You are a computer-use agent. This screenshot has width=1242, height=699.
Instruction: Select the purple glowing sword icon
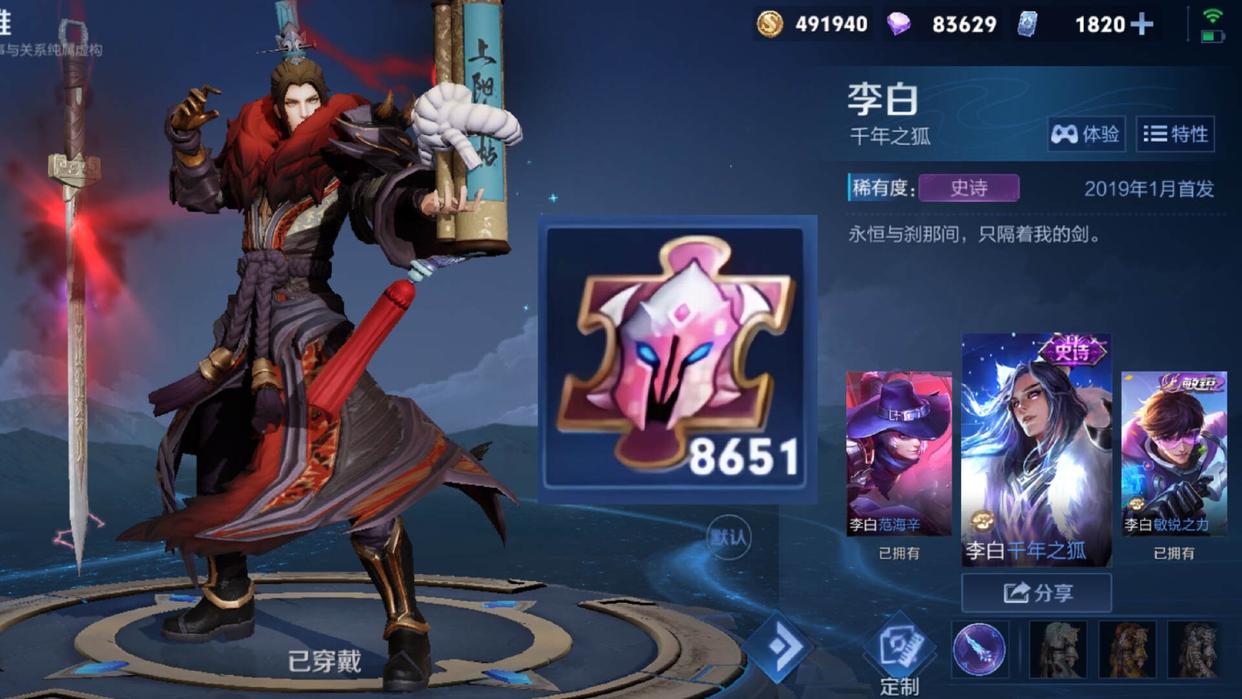[x=979, y=648]
